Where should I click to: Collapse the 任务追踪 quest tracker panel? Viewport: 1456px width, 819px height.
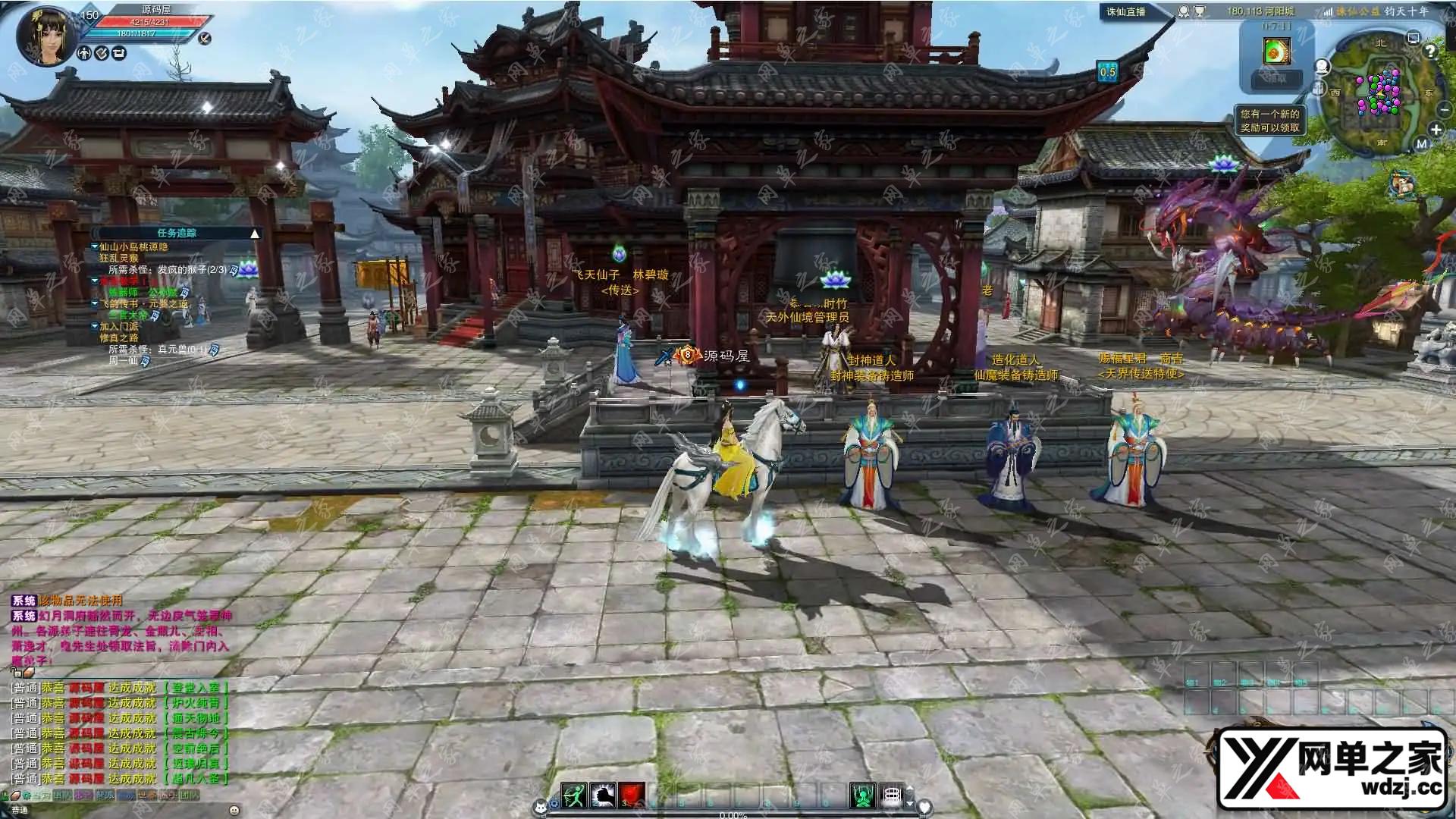click(255, 234)
